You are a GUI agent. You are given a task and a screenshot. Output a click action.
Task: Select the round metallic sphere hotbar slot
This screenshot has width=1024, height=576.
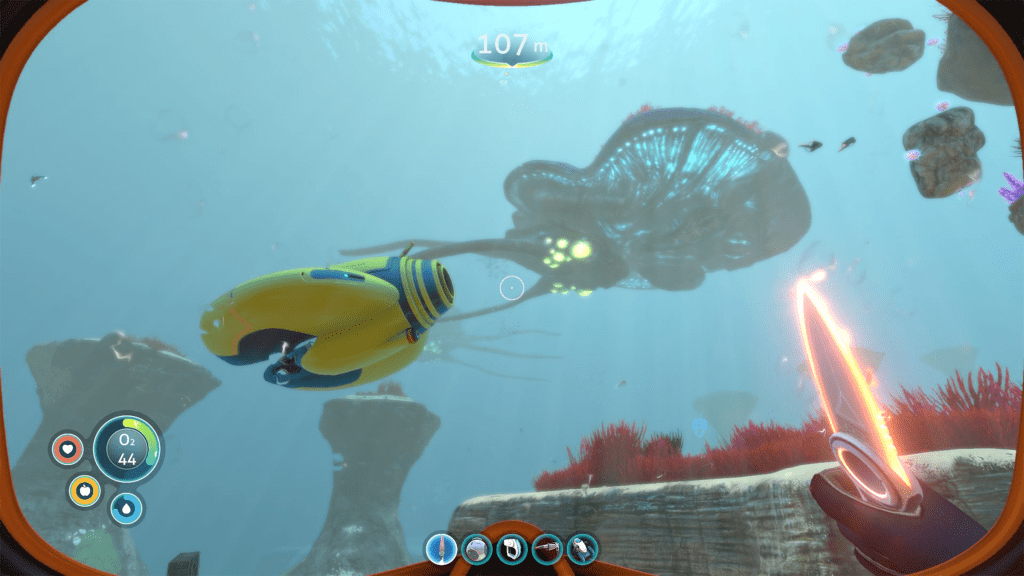point(477,548)
